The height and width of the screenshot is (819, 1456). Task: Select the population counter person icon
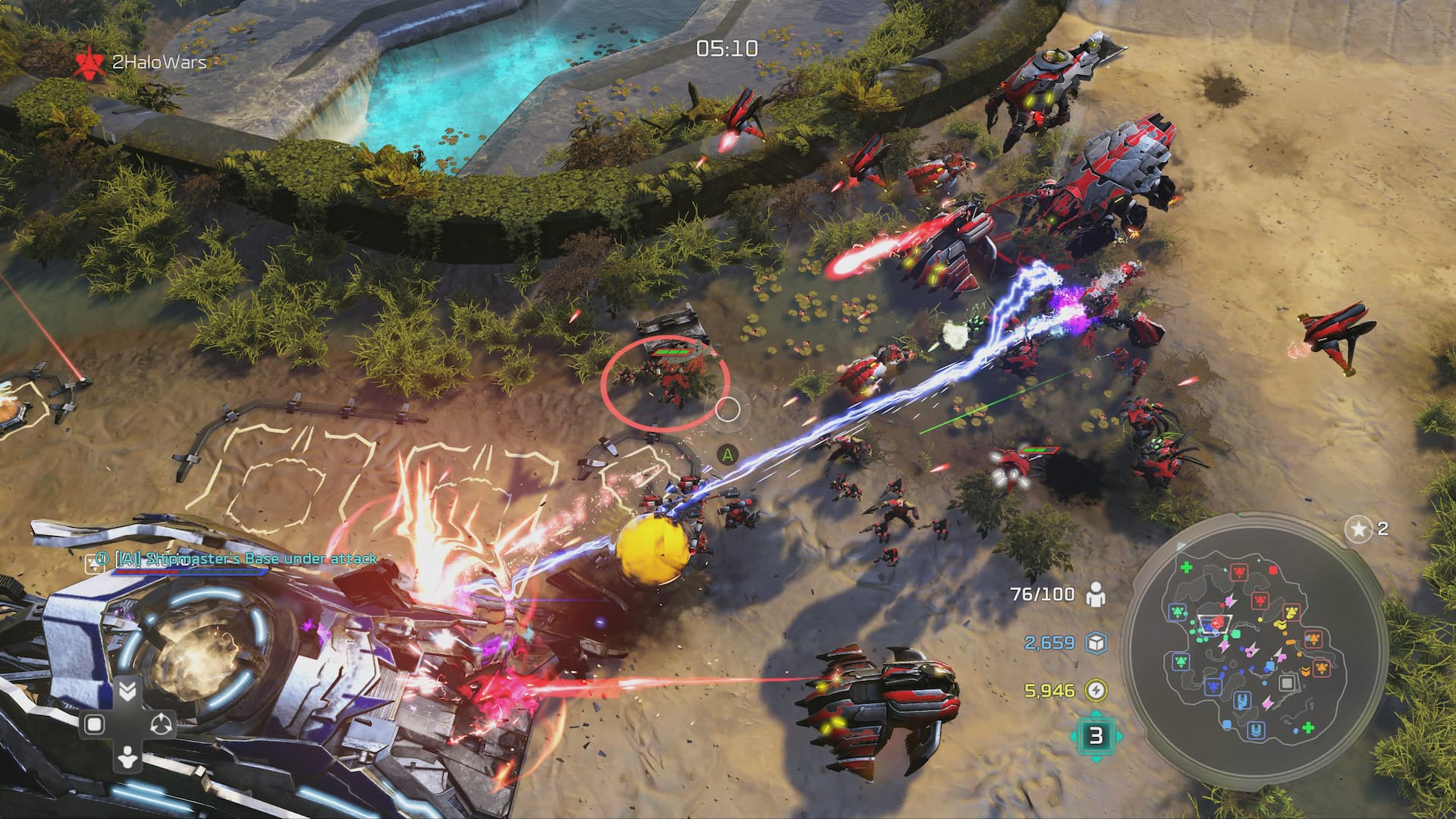click(1097, 595)
